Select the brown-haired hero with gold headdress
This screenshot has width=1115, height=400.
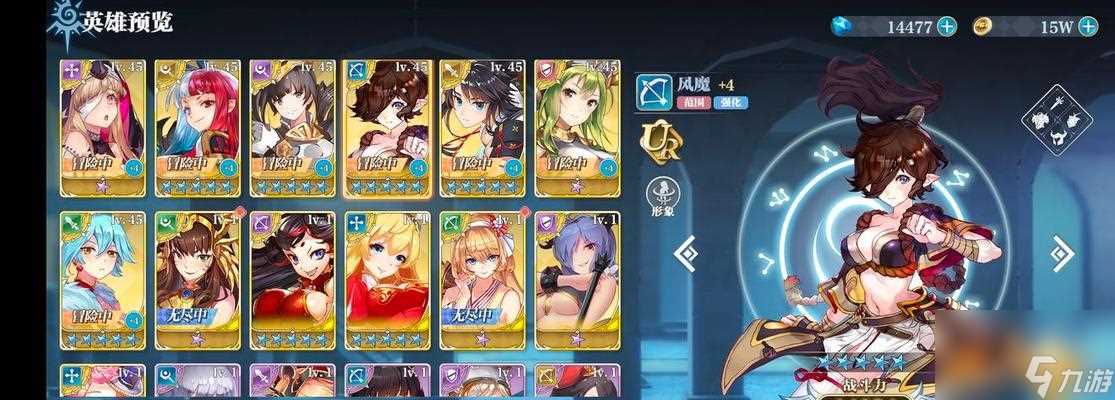[x=196, y=278]
